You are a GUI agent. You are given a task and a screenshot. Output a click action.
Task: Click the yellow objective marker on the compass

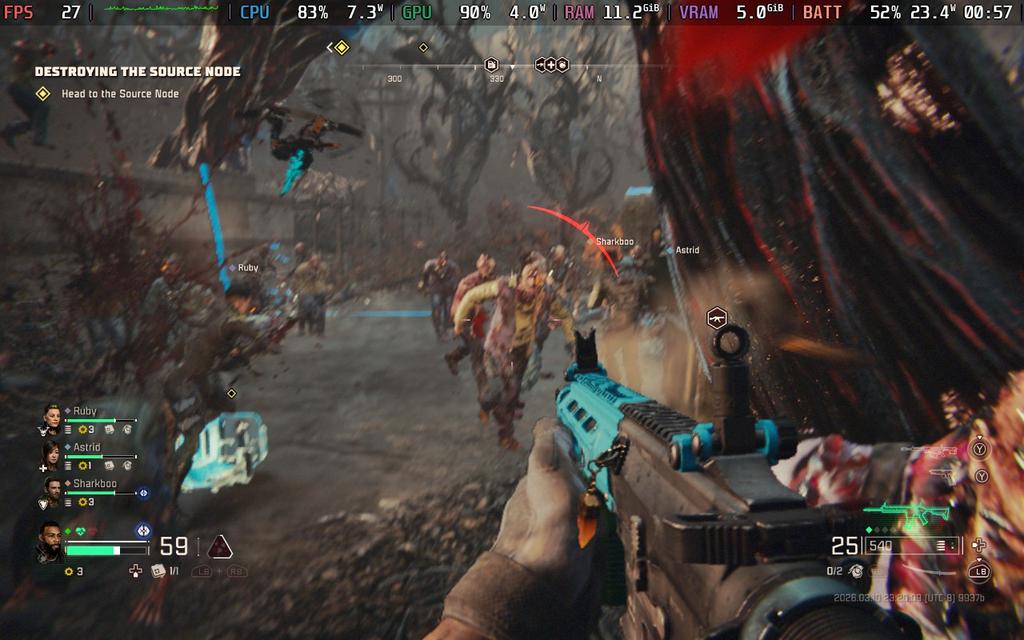tap(341, 47)
